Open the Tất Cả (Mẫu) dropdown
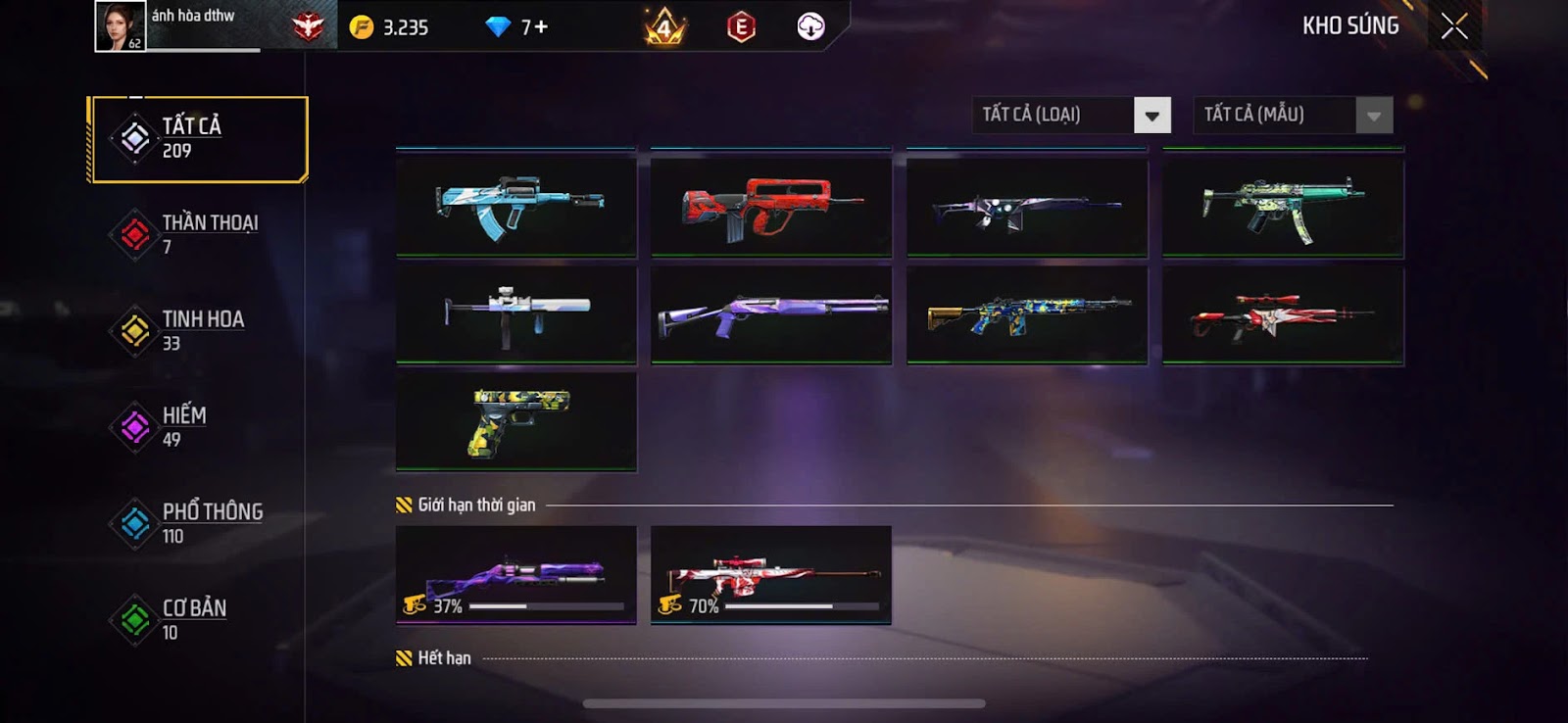The image size is (1568, 723). click(x=1374, y=116)
